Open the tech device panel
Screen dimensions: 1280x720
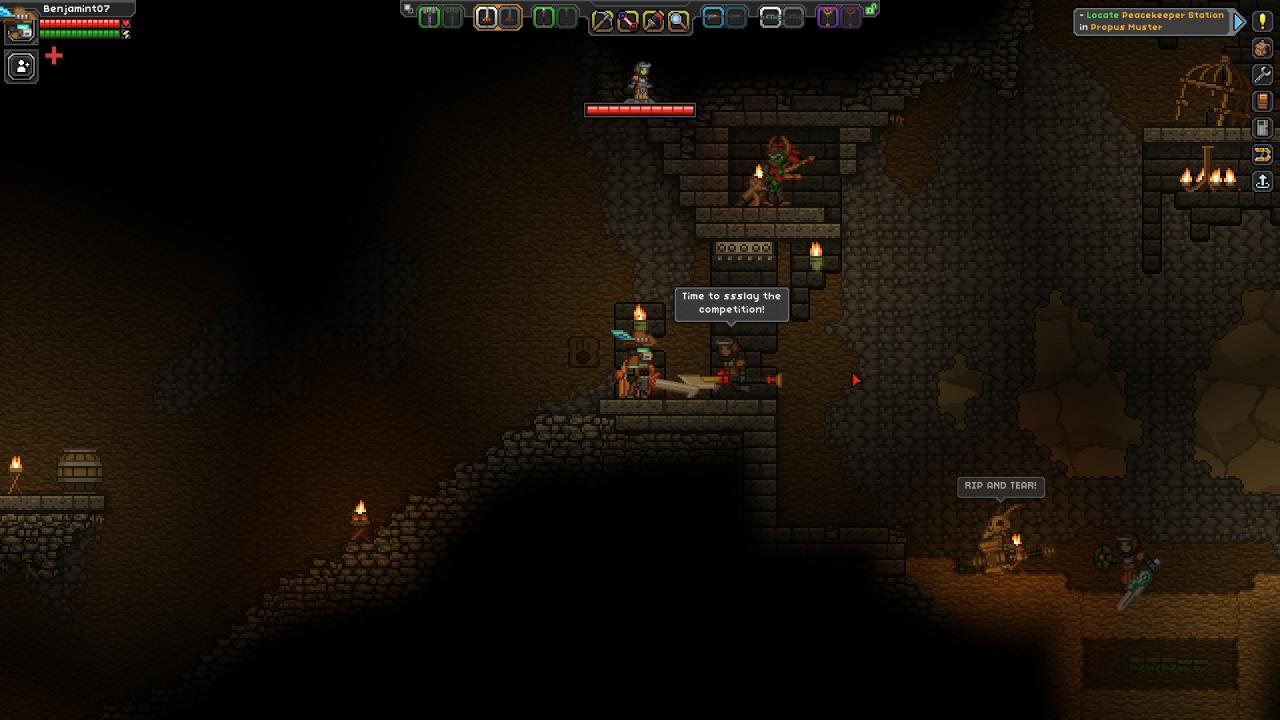1262,128
